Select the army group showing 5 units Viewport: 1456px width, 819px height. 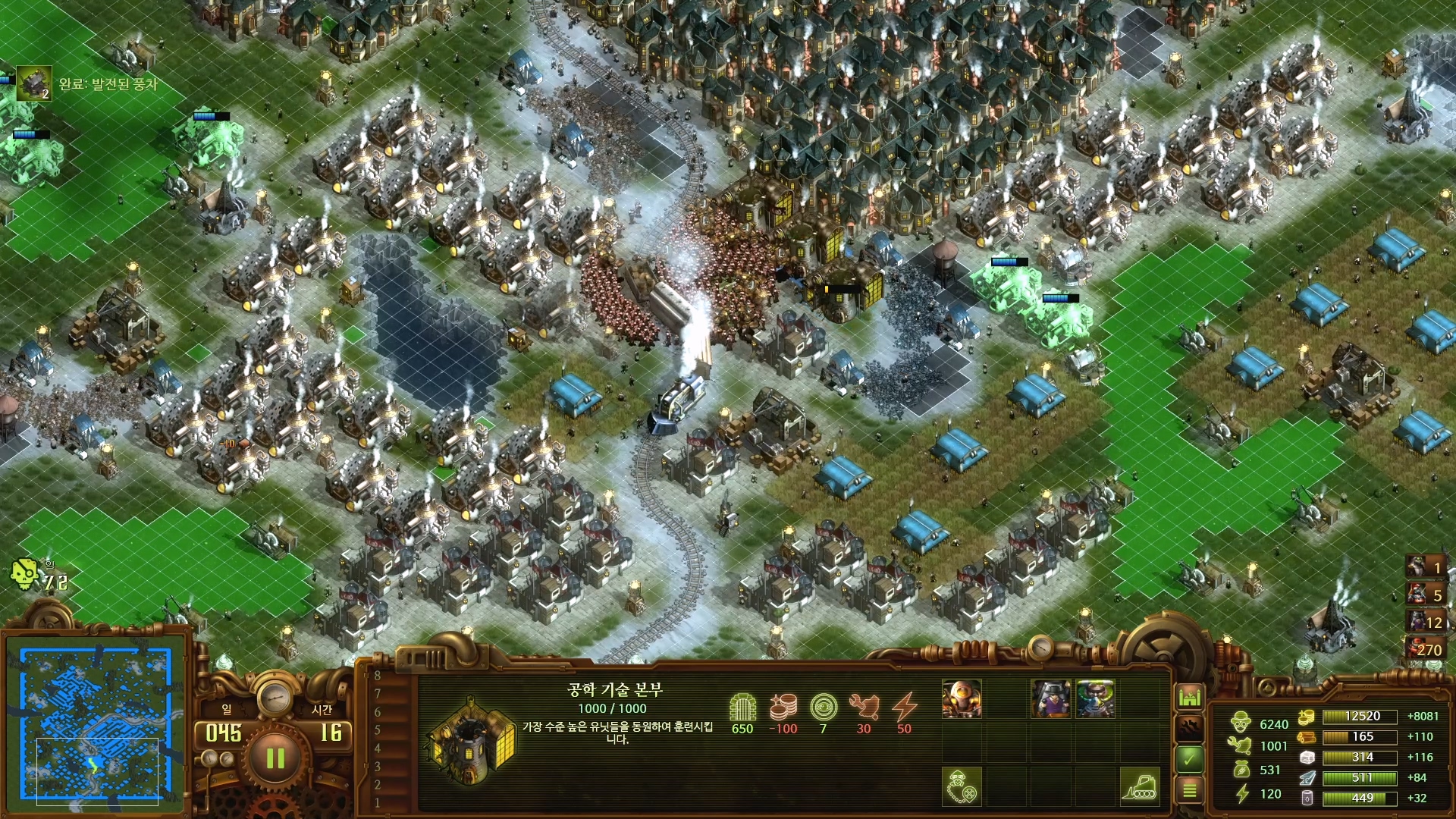coord(1425,595)
